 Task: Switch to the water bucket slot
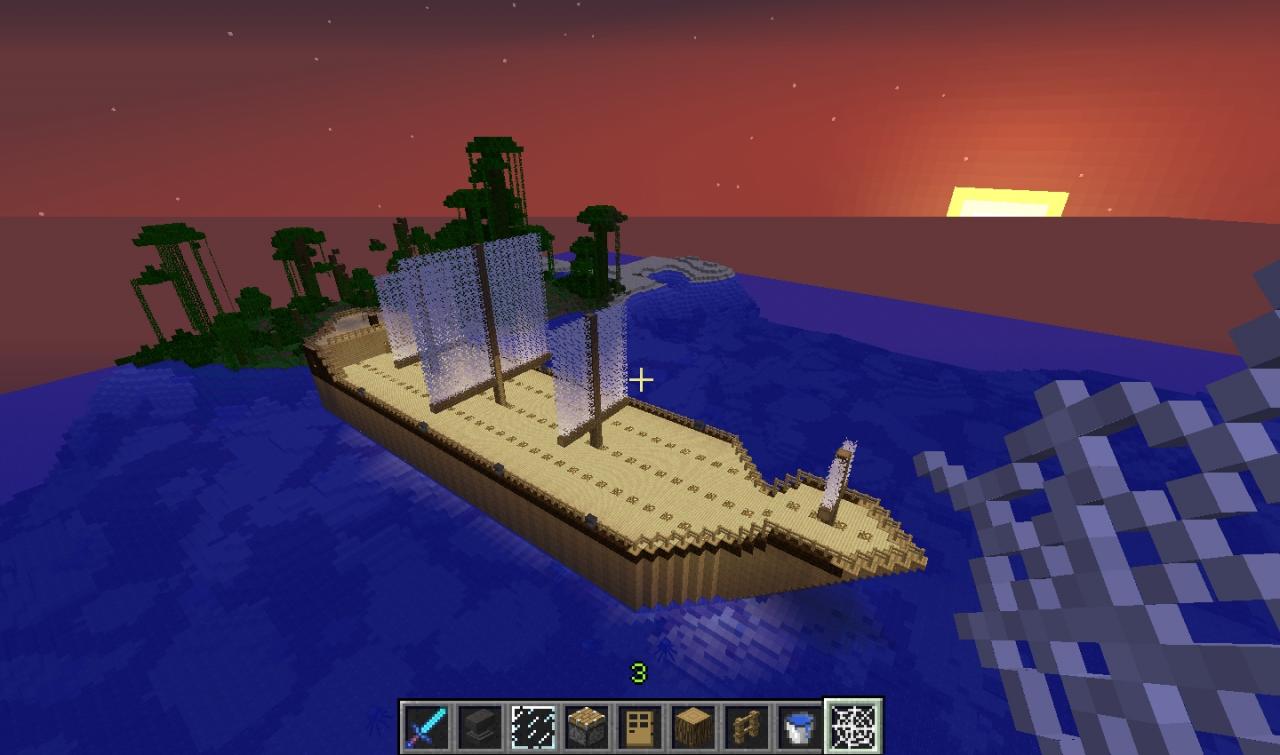(x=799, y=726)
